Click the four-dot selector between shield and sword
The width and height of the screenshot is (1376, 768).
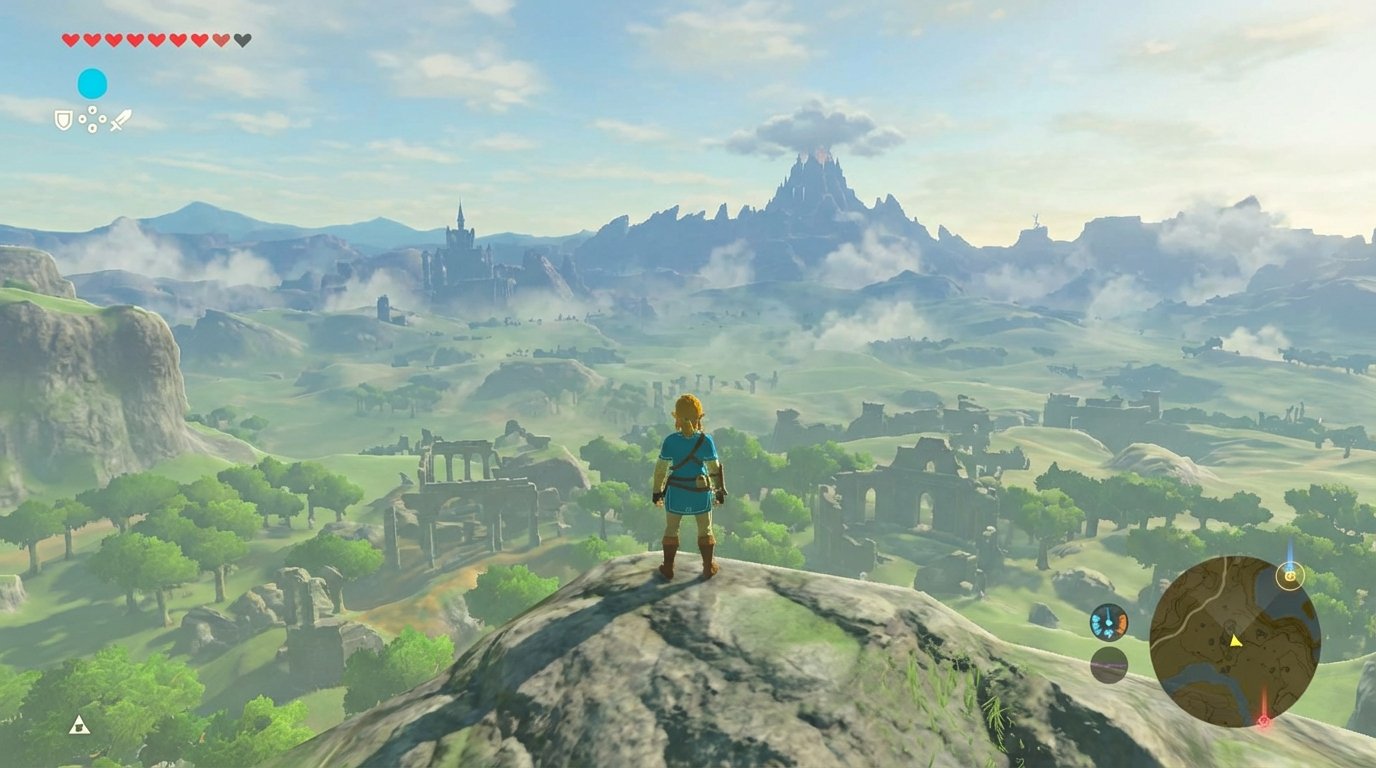(x=92, y=120)
